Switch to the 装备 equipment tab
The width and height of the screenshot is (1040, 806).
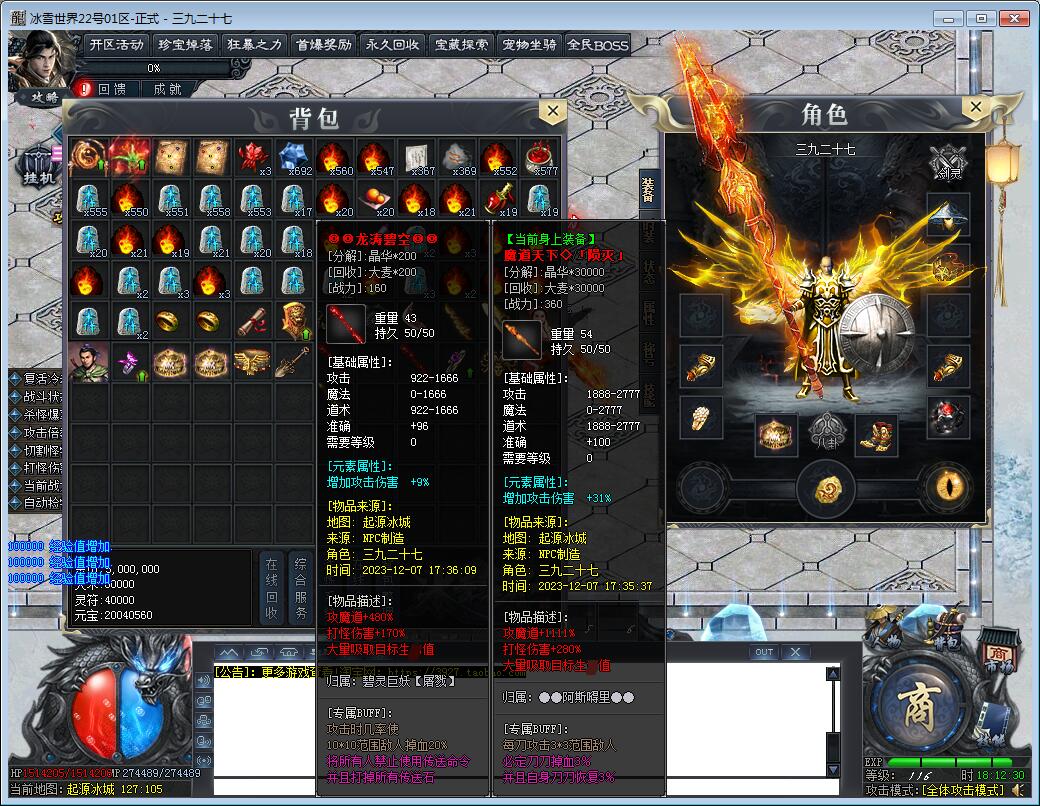[649, 190]
